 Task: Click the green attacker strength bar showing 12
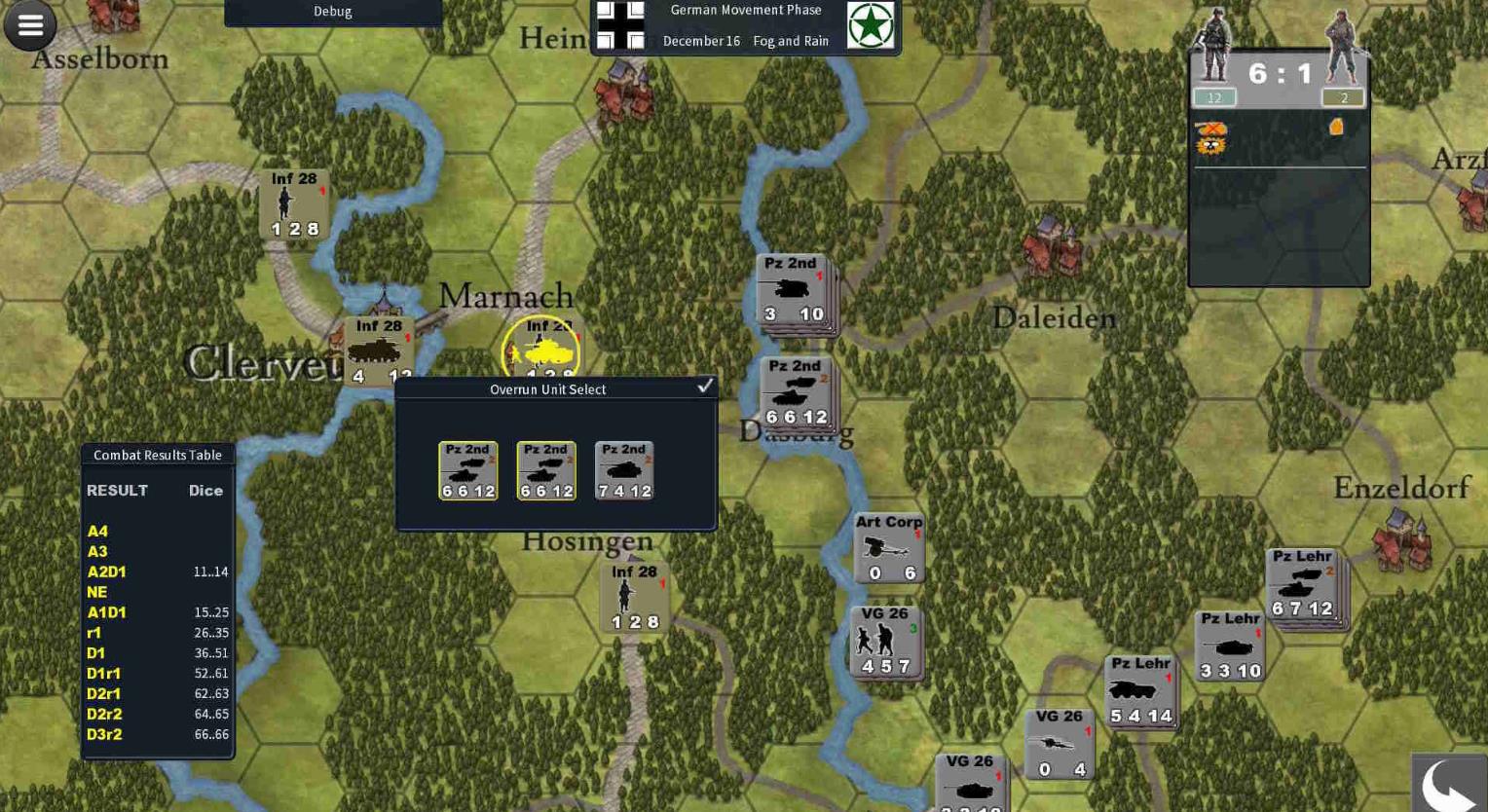tap(1213, 97)
